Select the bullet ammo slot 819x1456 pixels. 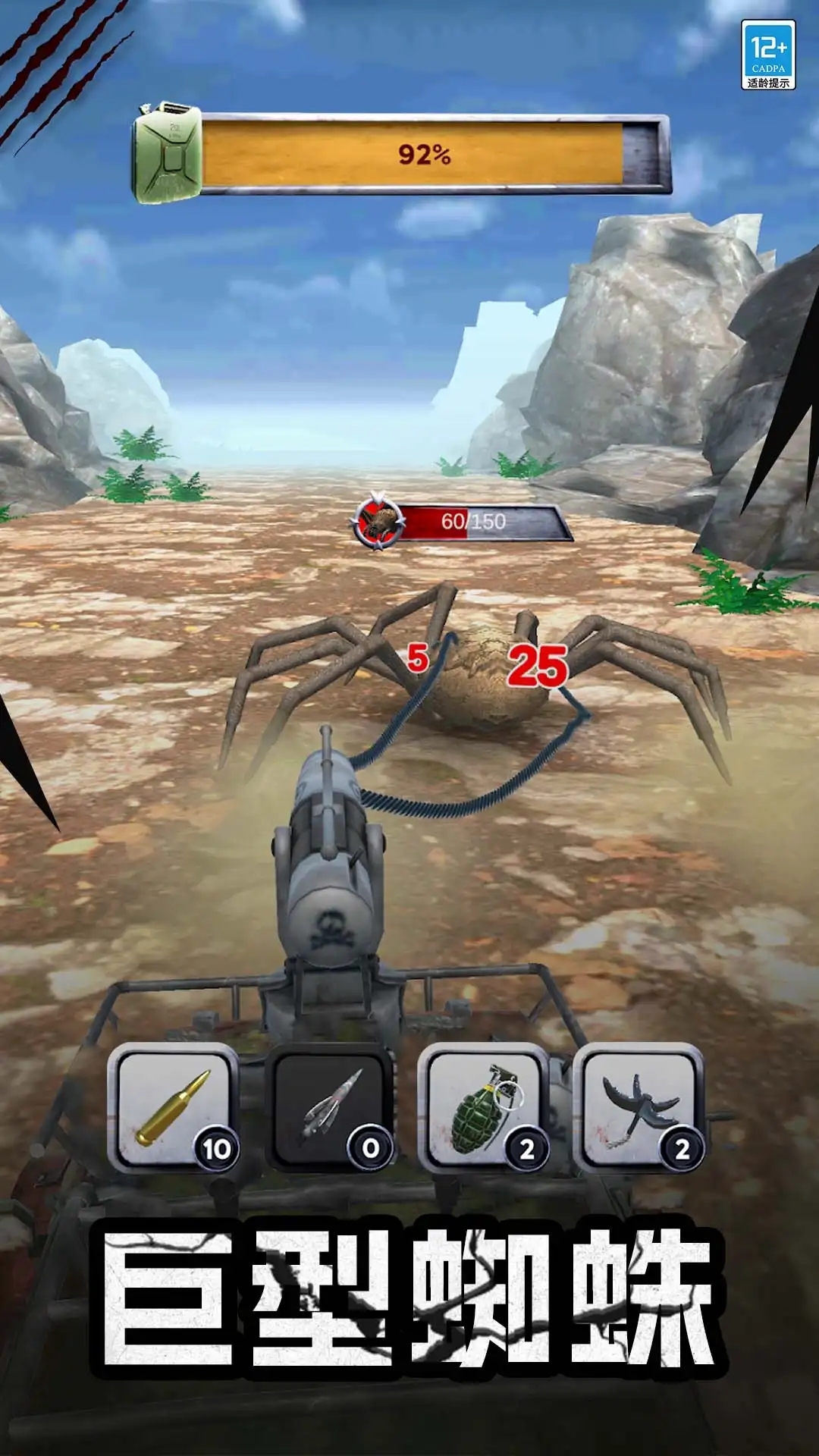click(173, 1107)
